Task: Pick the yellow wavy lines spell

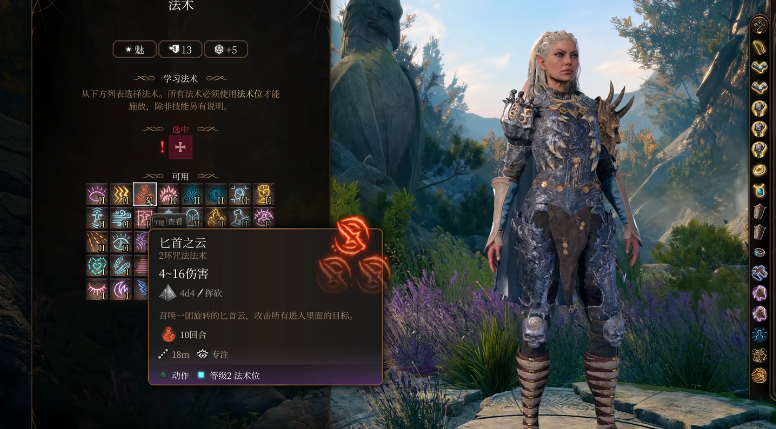Action: click(121, 194)
